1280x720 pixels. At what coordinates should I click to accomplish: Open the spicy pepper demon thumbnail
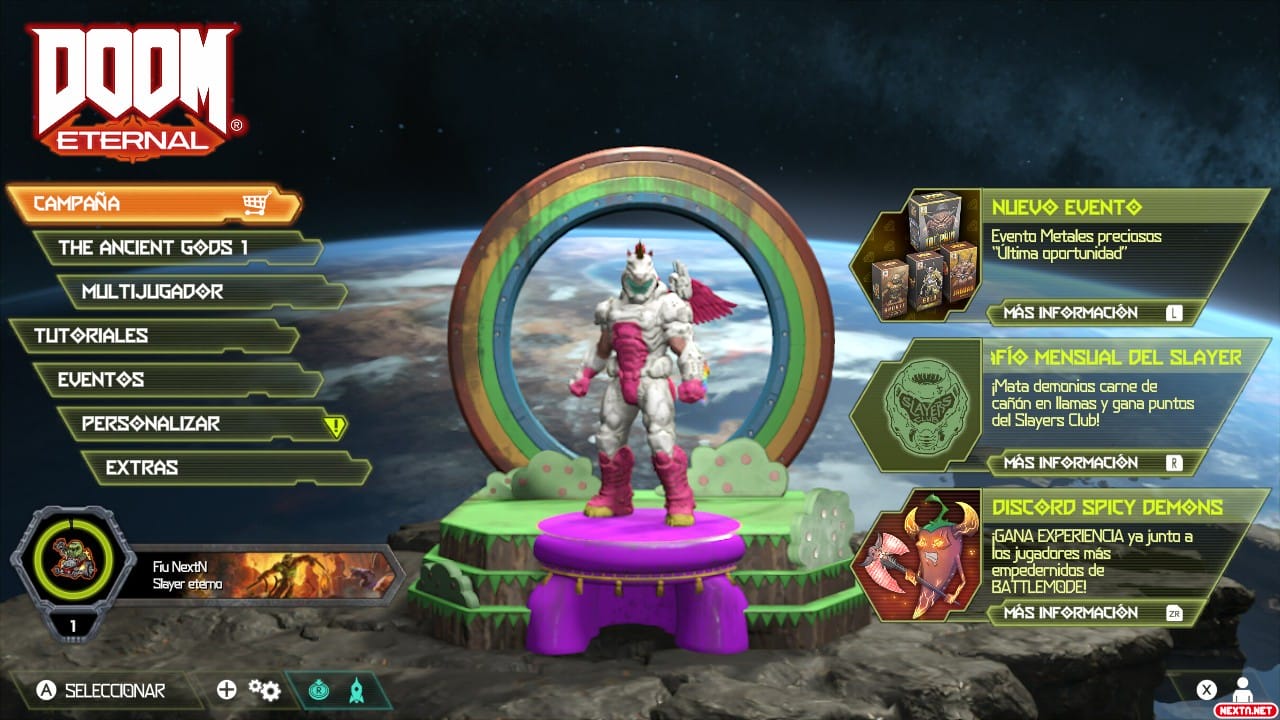pyautogui.click(x=917, y=555)
